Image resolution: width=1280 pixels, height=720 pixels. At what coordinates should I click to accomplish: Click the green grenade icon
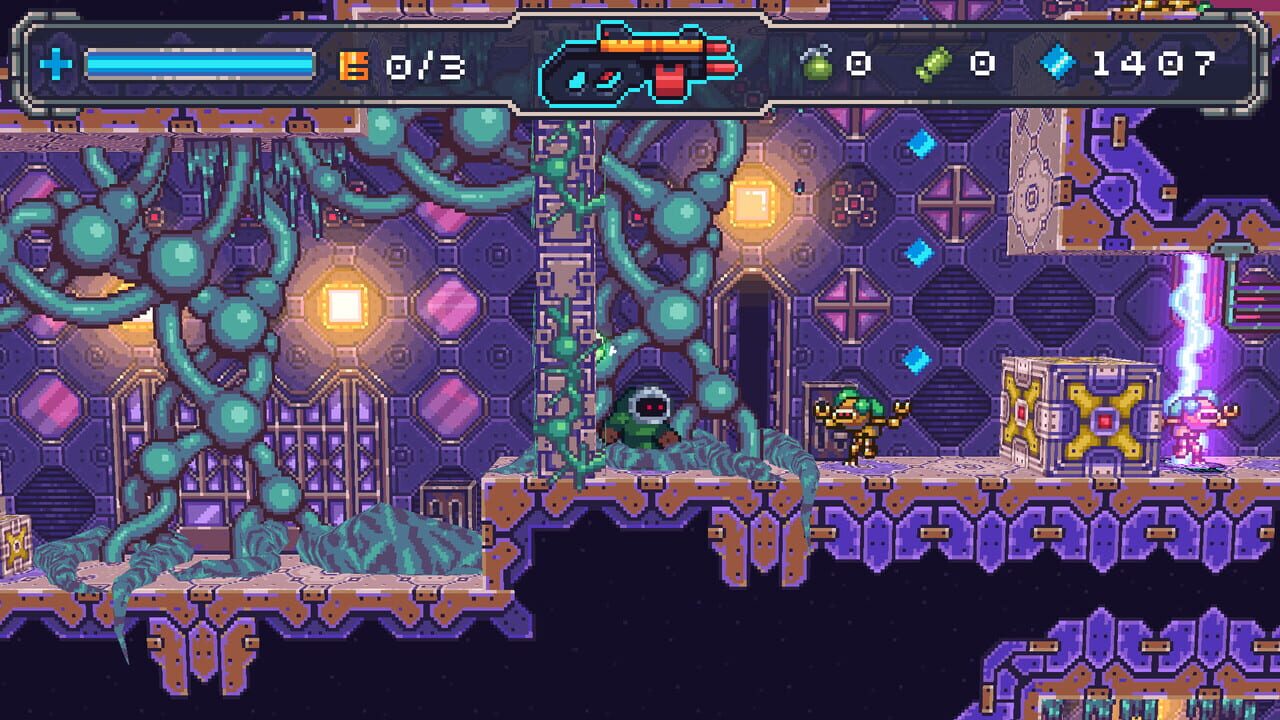click(x=817, y=64)
